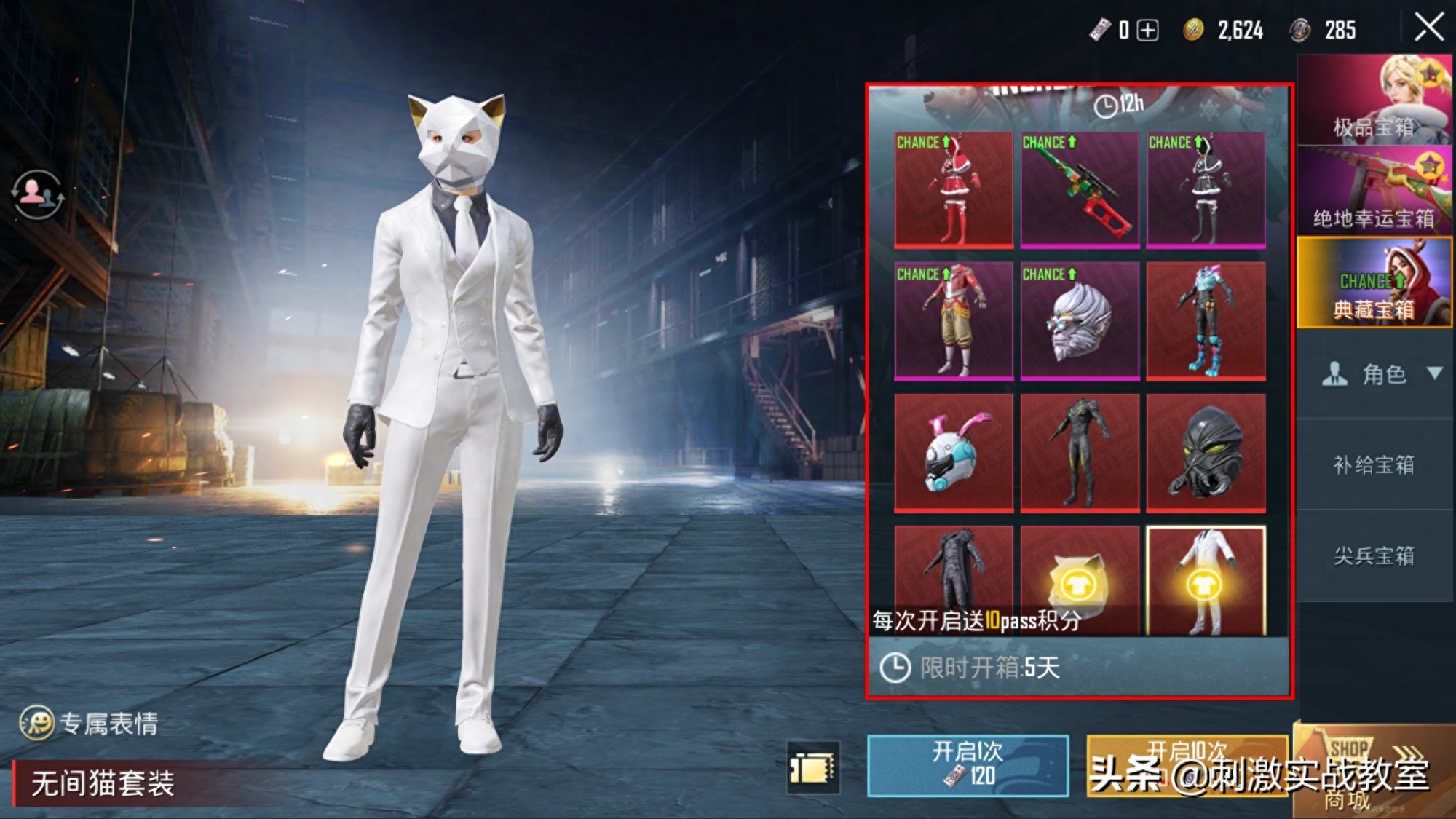Preview the red Santa dress outfit
Image resolution: width=1456 pixels, height=819 pixels.
[x=953, y=189]
